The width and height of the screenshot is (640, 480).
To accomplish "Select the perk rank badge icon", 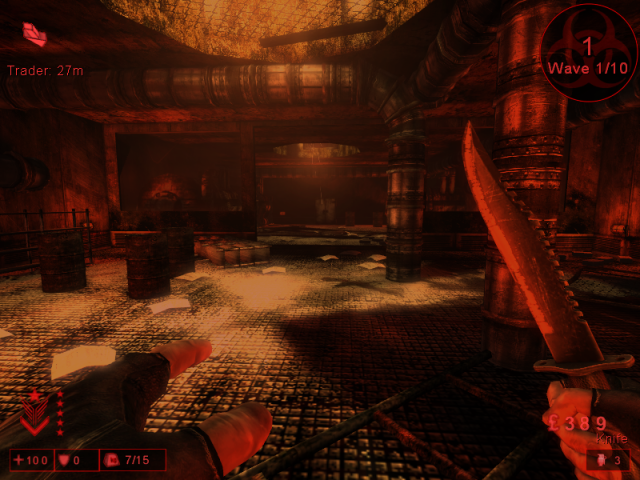I will click(x=35, y=411).
